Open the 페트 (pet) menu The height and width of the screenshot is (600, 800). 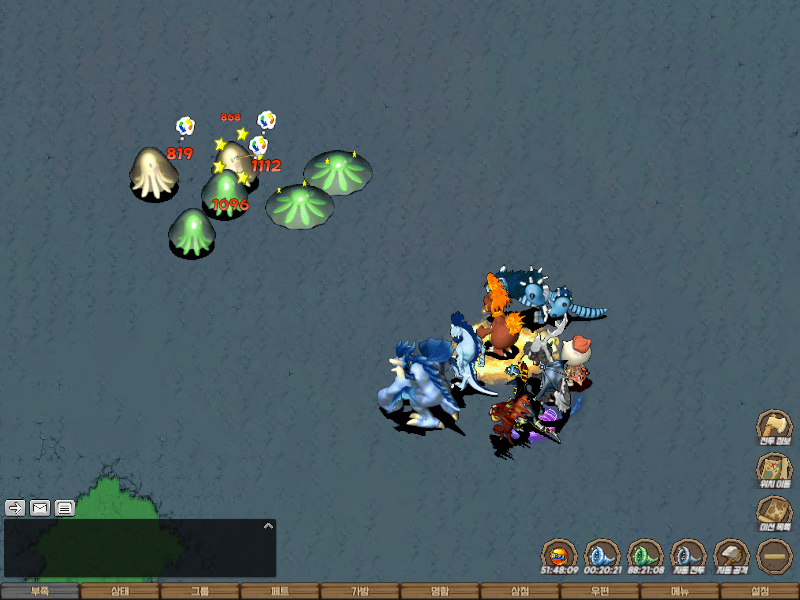280,591
